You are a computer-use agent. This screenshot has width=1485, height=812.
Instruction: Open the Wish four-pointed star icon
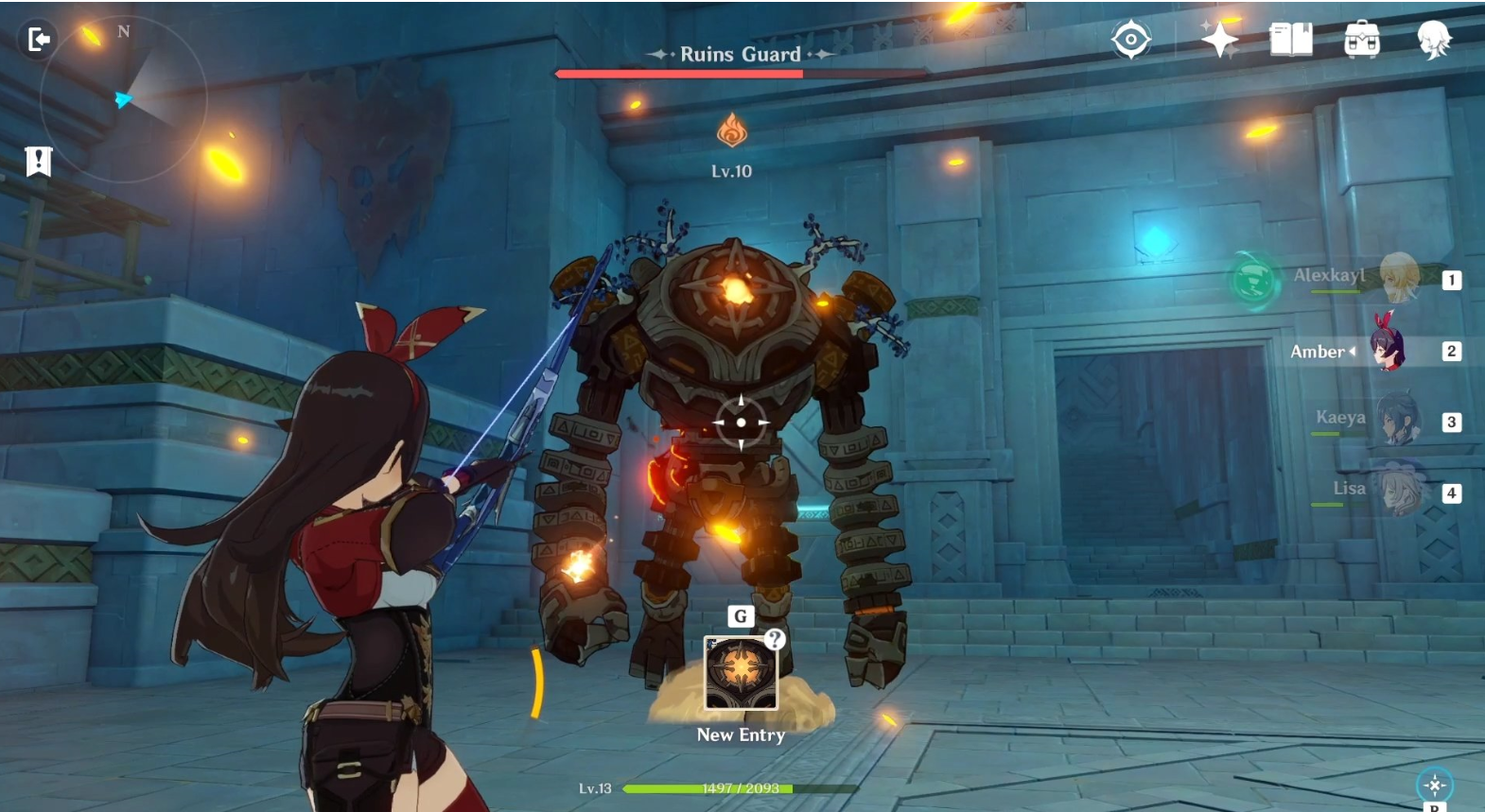pos(1219,40)
